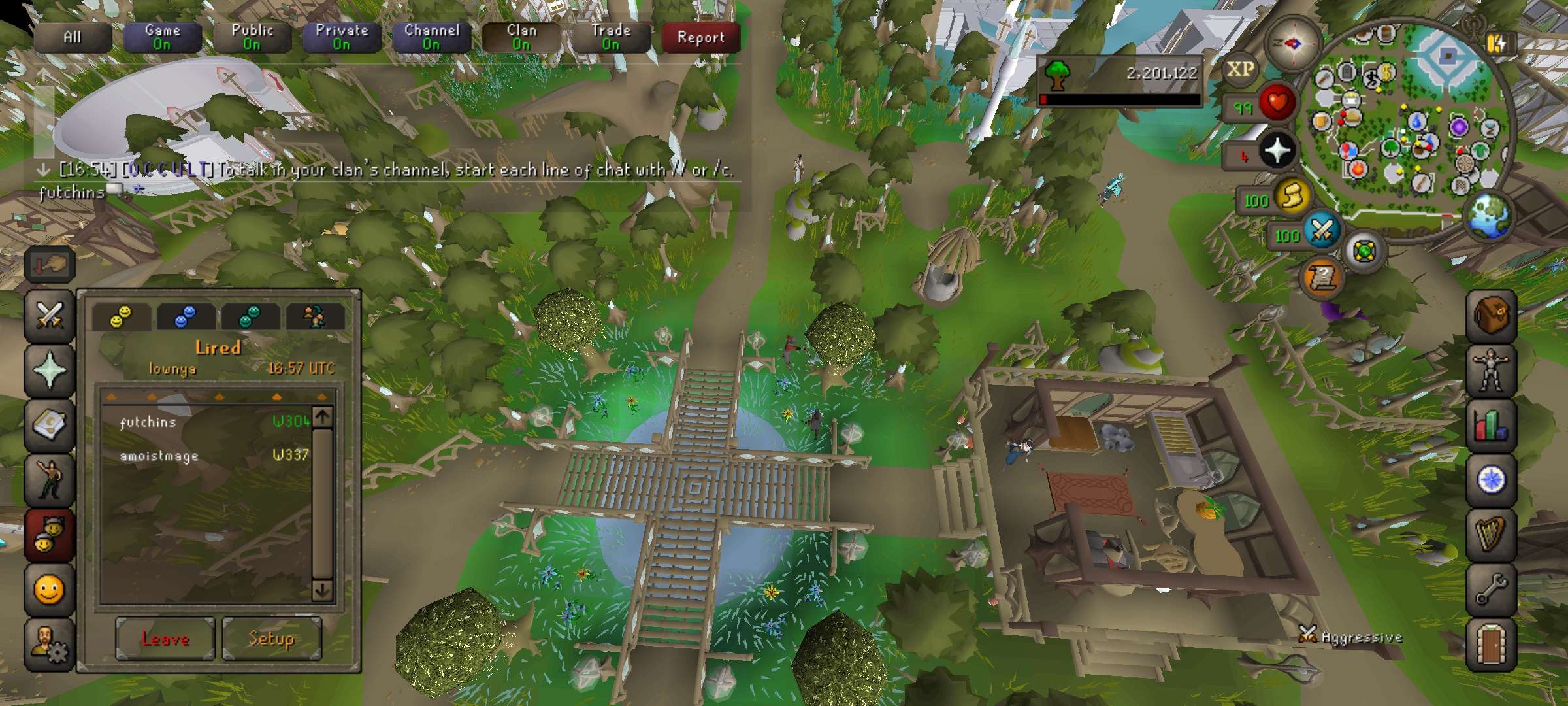Screen dimensions: 1568x706
Task: Open the logout door panel
Action: pos(1490,643)
